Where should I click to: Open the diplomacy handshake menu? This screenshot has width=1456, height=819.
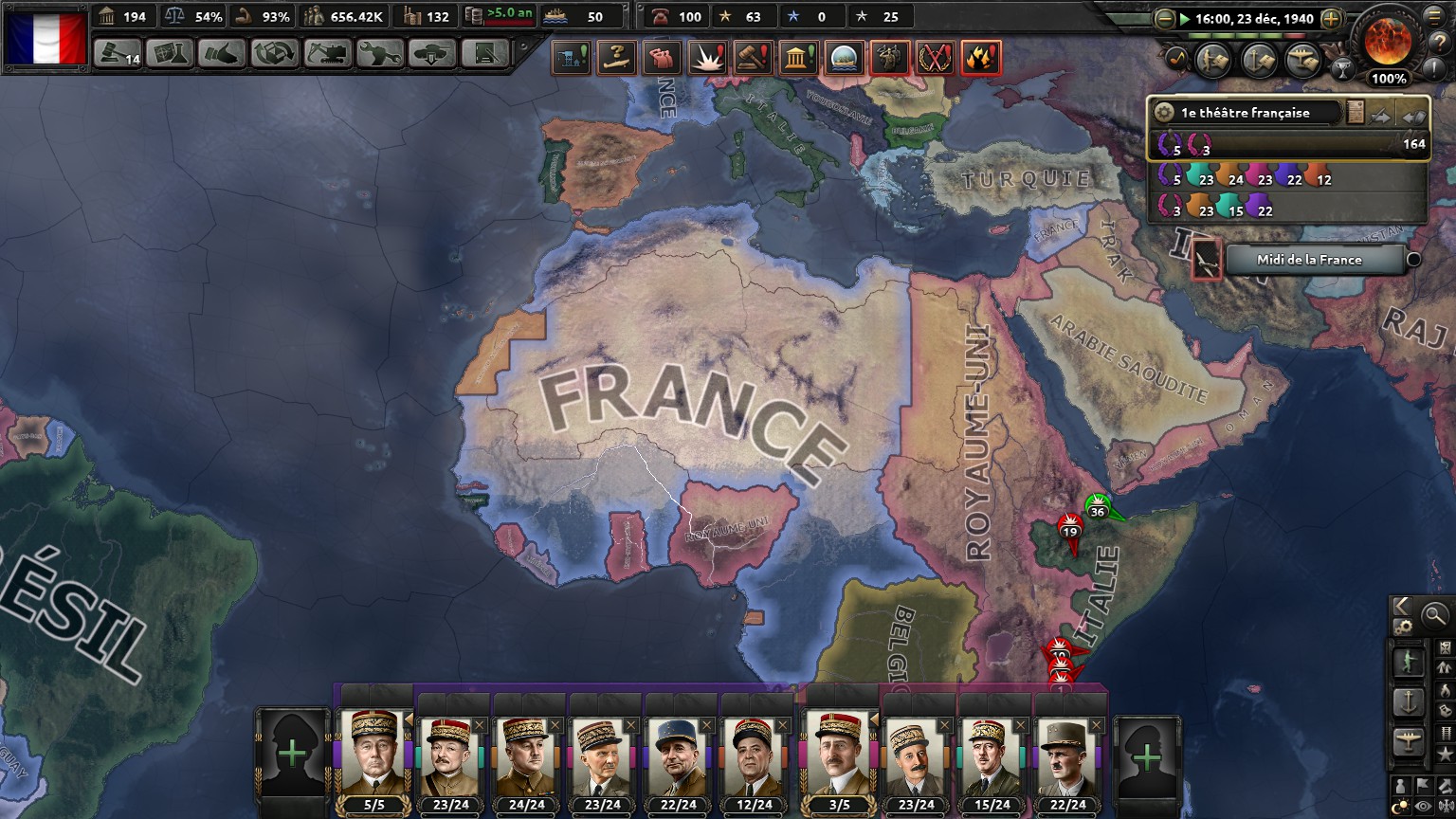pyautogui.click(x=222, y=53)
